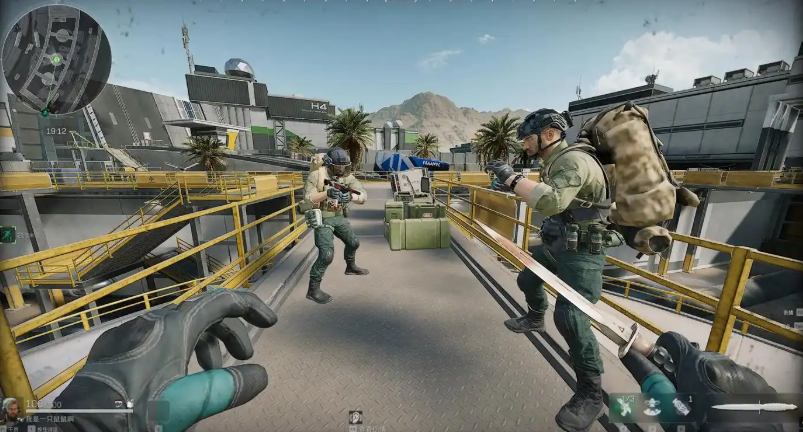
Task: Click the green running-figure objective icon
Action: coord(8,234)
